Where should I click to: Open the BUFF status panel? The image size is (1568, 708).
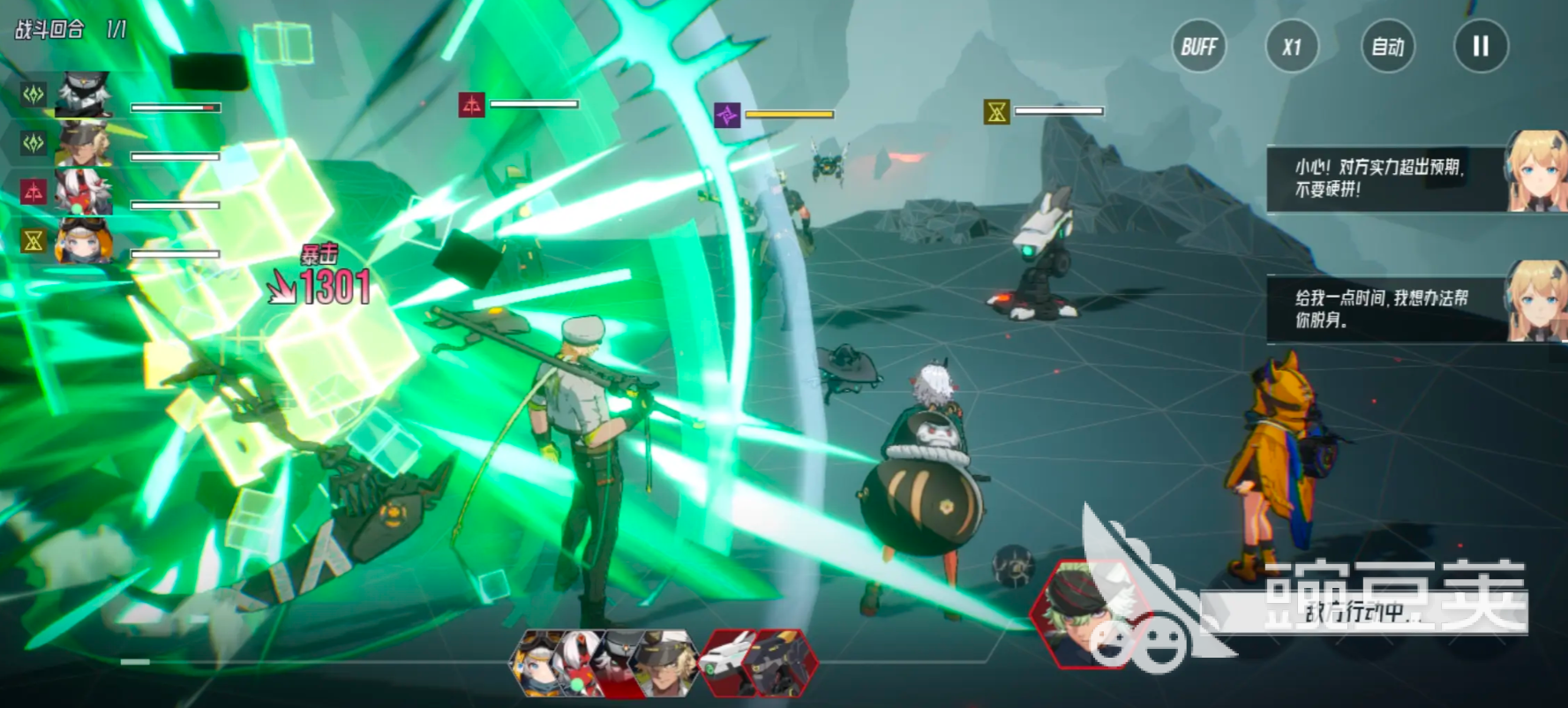(1199, 47)
